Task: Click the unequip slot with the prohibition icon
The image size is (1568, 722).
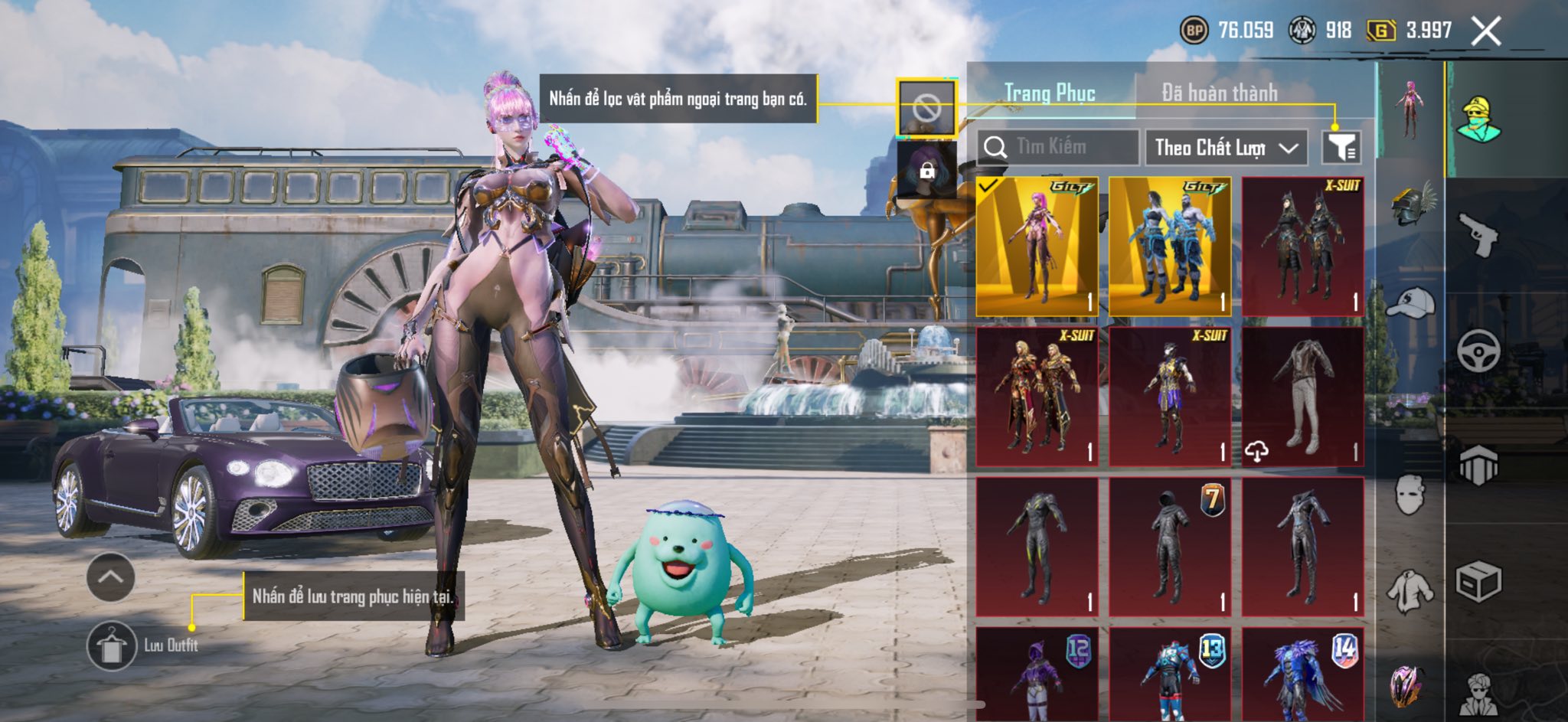Action: click(x=926, y=109)
